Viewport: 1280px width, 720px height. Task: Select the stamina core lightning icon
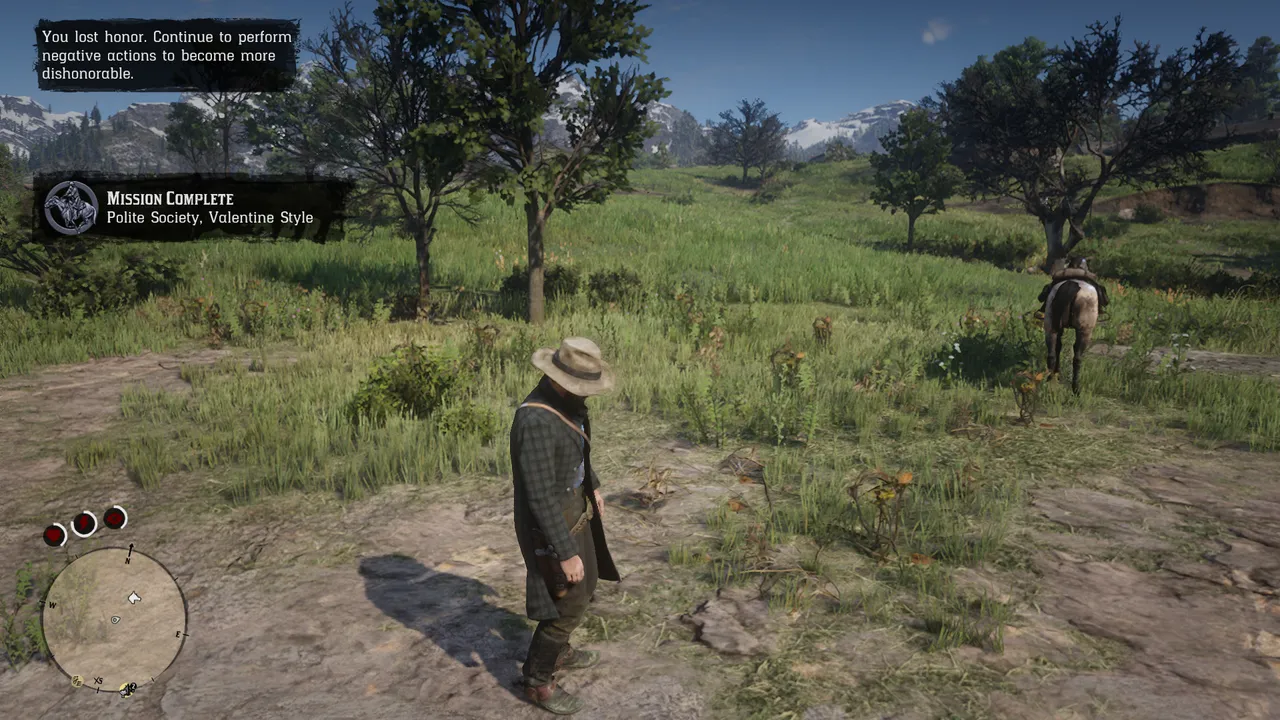tap(84, 522)
